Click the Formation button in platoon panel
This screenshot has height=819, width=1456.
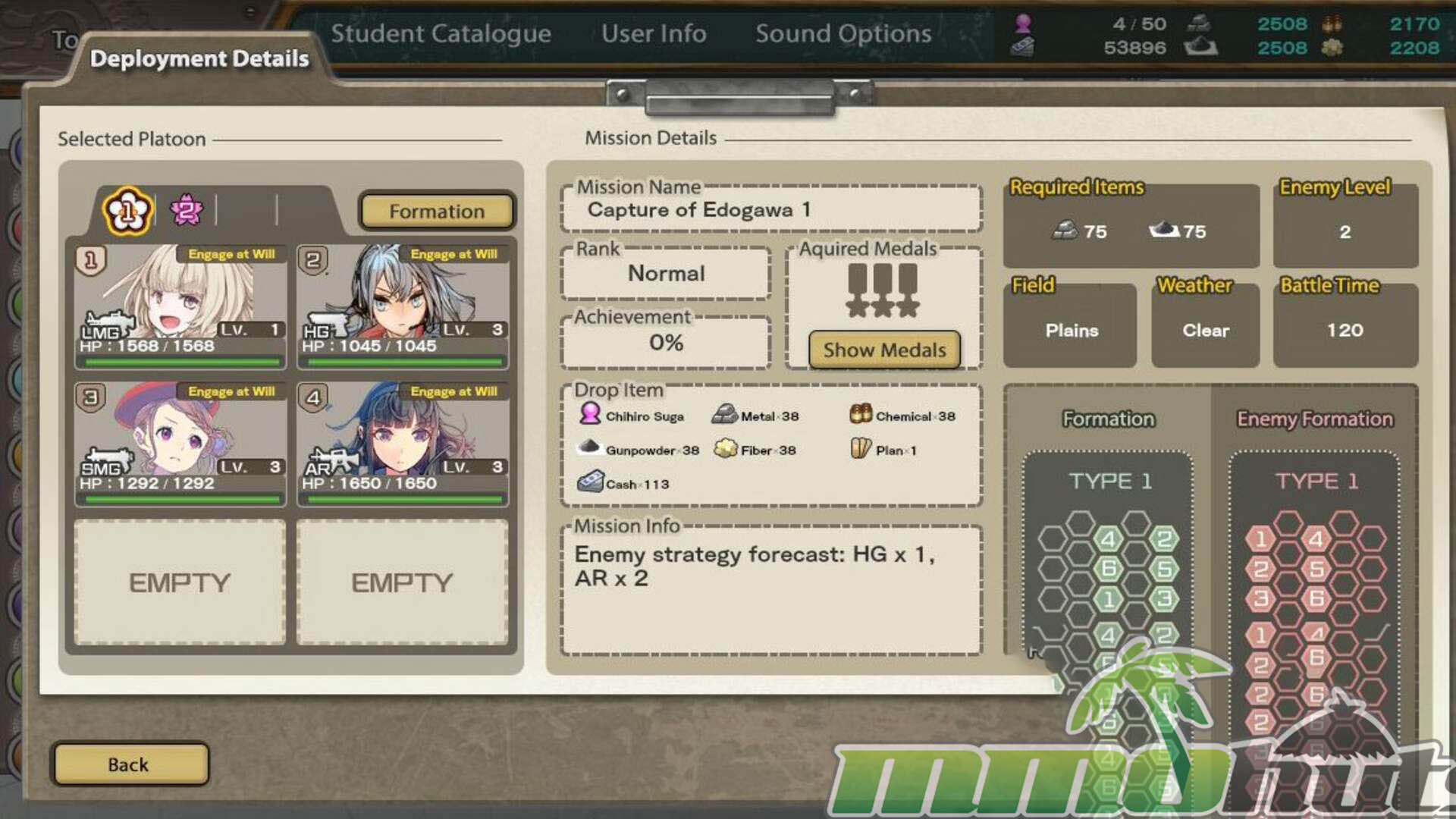[437, 212]
